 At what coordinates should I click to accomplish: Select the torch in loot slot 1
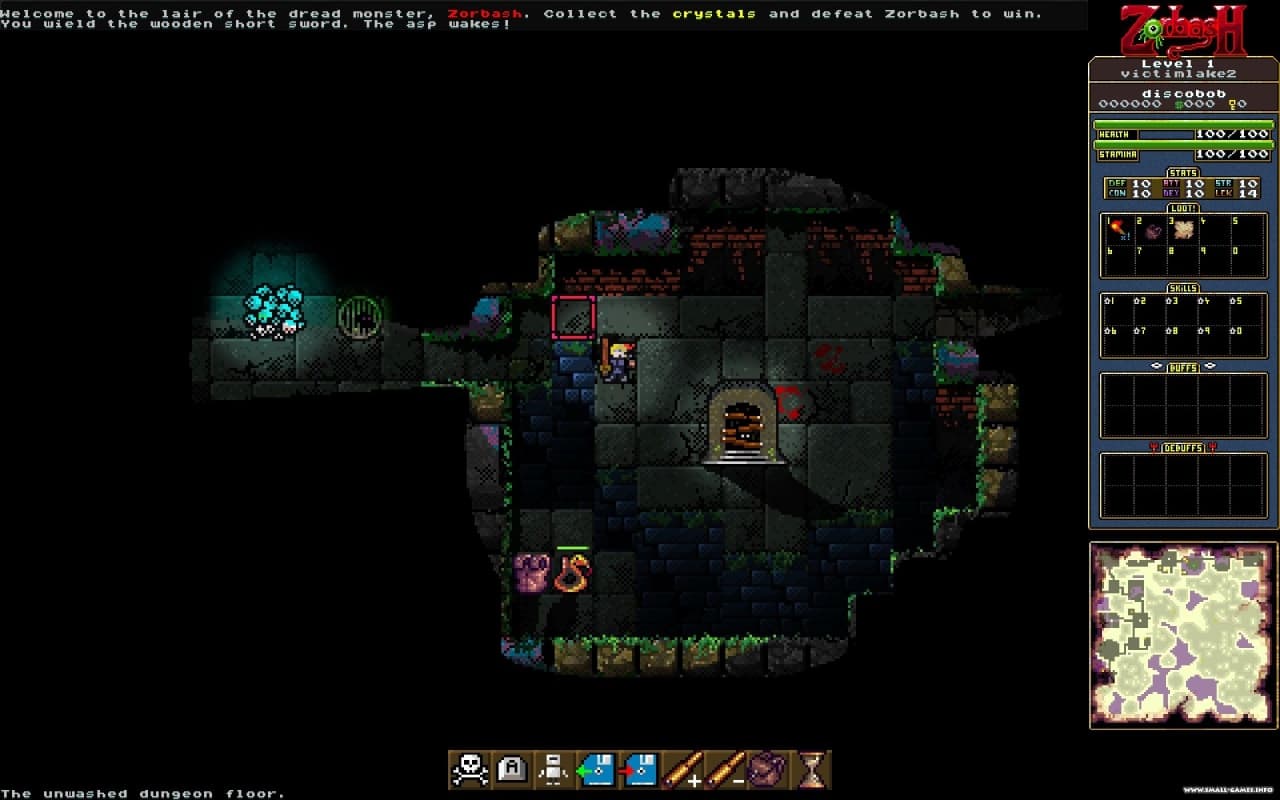point(1118,231)
